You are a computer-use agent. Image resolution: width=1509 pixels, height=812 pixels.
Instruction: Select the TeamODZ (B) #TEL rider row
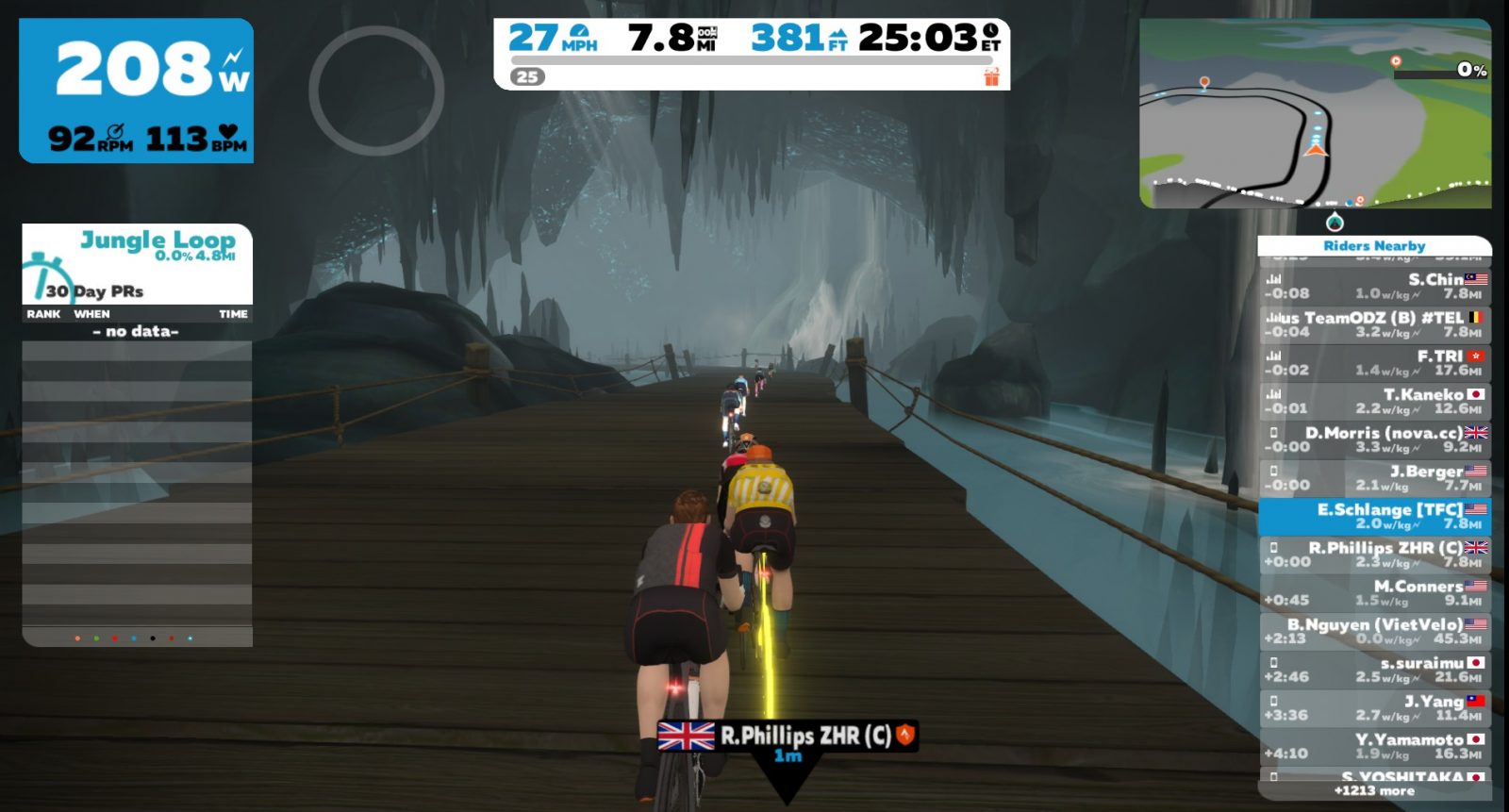[x=1374, y=324]
